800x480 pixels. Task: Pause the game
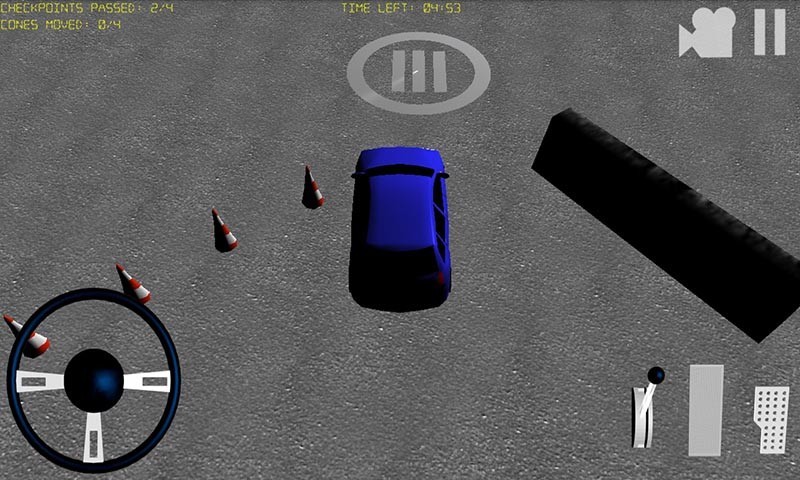(x=769, y=32)
